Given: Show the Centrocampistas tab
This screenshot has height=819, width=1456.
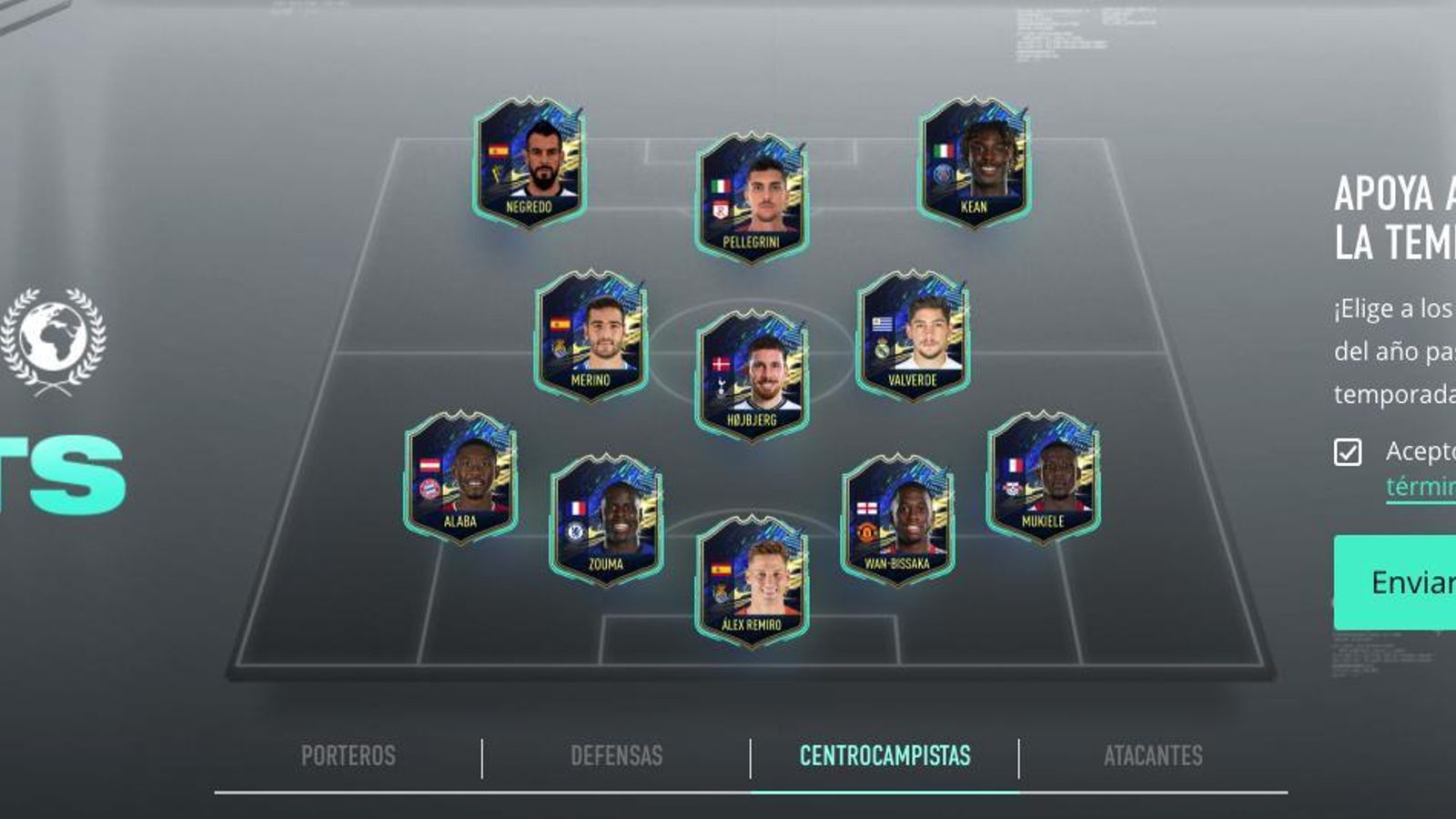Looking at the screenshot, I should click(885, 756).
